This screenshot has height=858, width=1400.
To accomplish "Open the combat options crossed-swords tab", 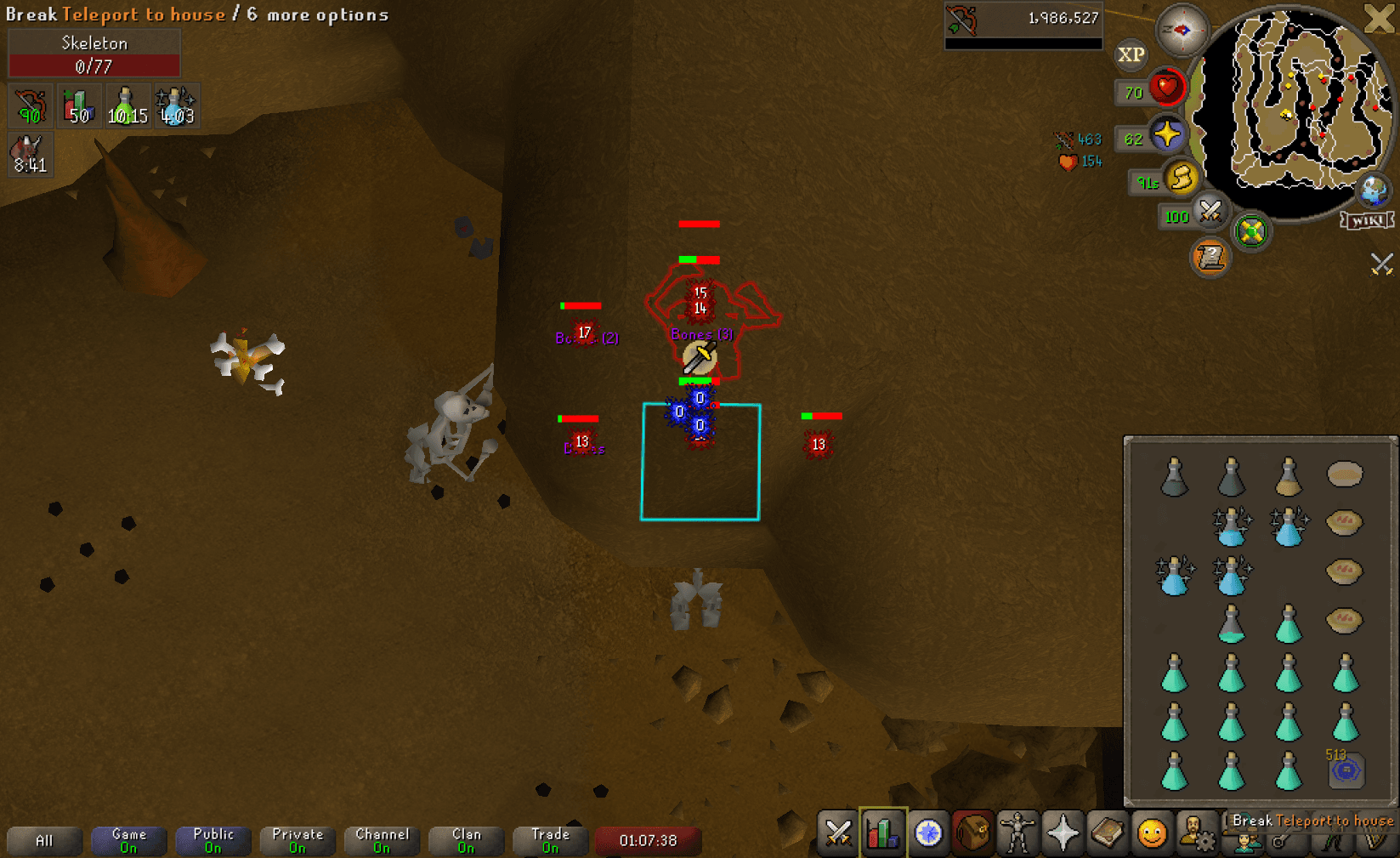I will 837,833.
